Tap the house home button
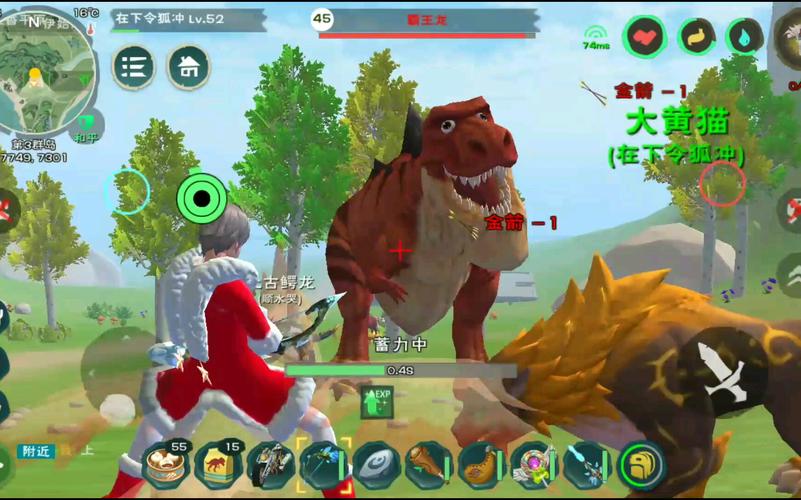 188,67
